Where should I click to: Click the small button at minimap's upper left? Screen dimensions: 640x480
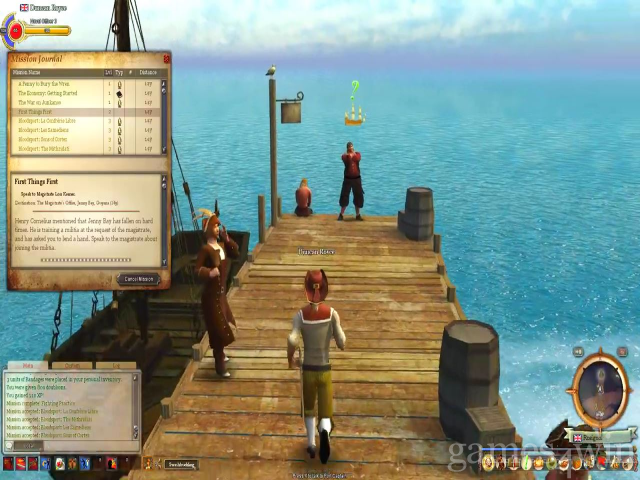click(x=579, y=352)
